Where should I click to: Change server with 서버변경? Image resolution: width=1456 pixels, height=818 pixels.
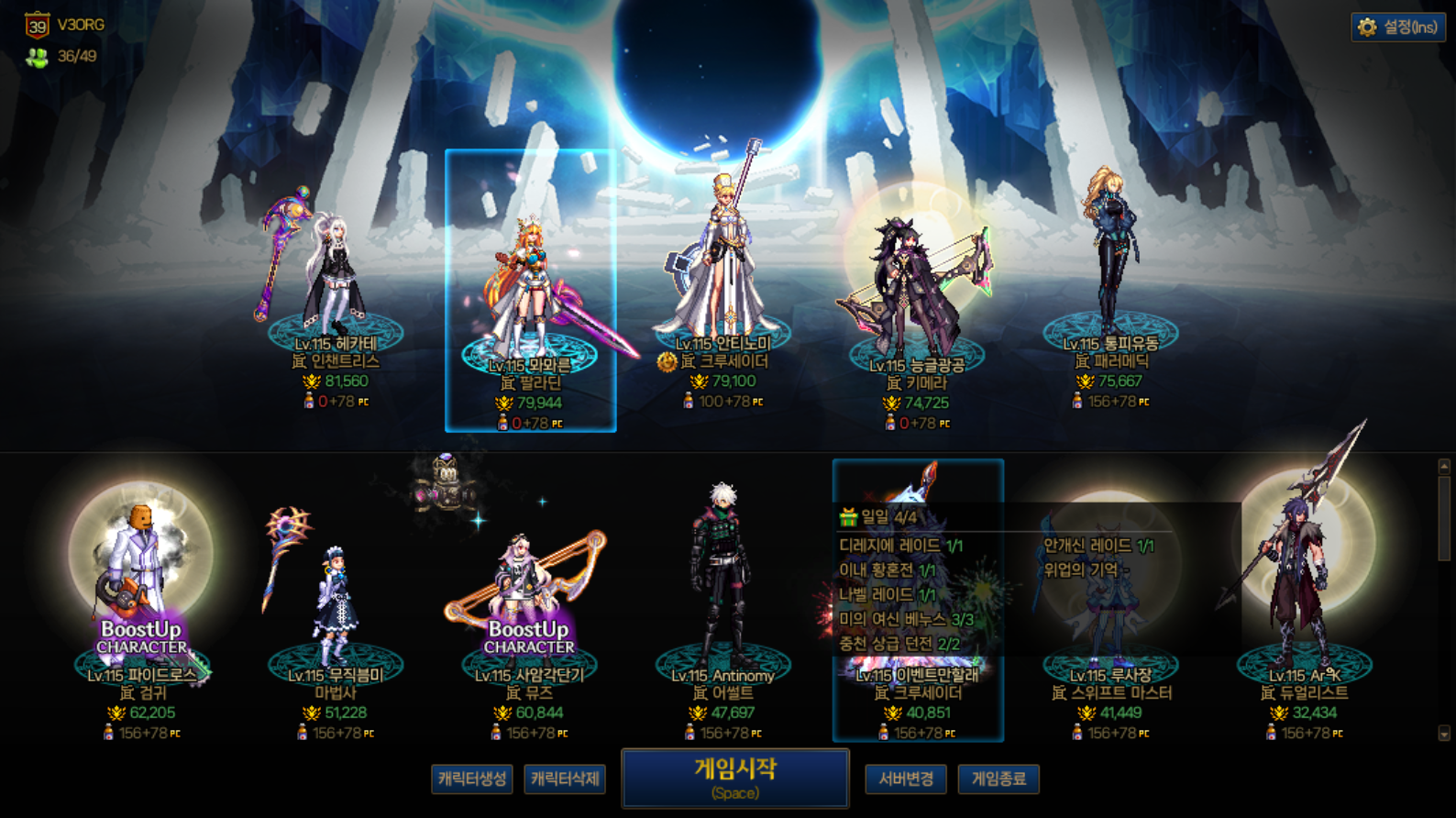906,779
